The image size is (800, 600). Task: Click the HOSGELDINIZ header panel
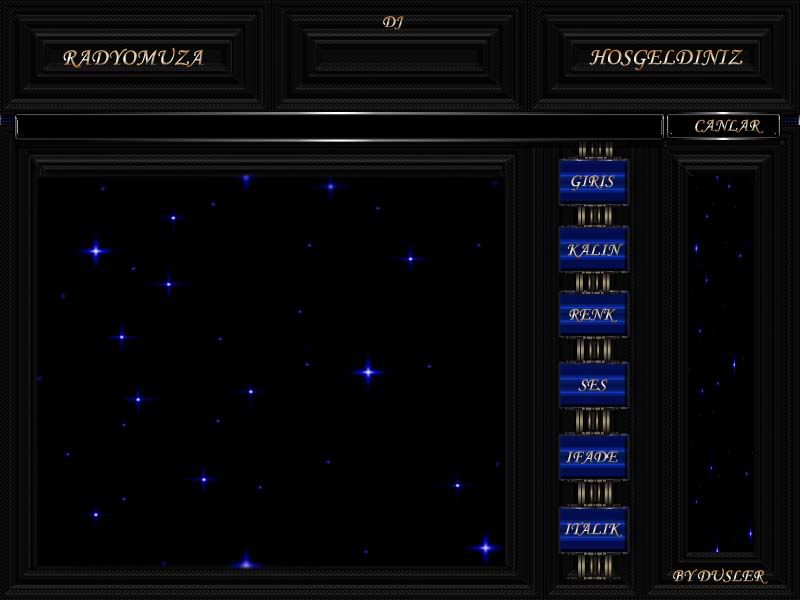click(x=666, y=57)
